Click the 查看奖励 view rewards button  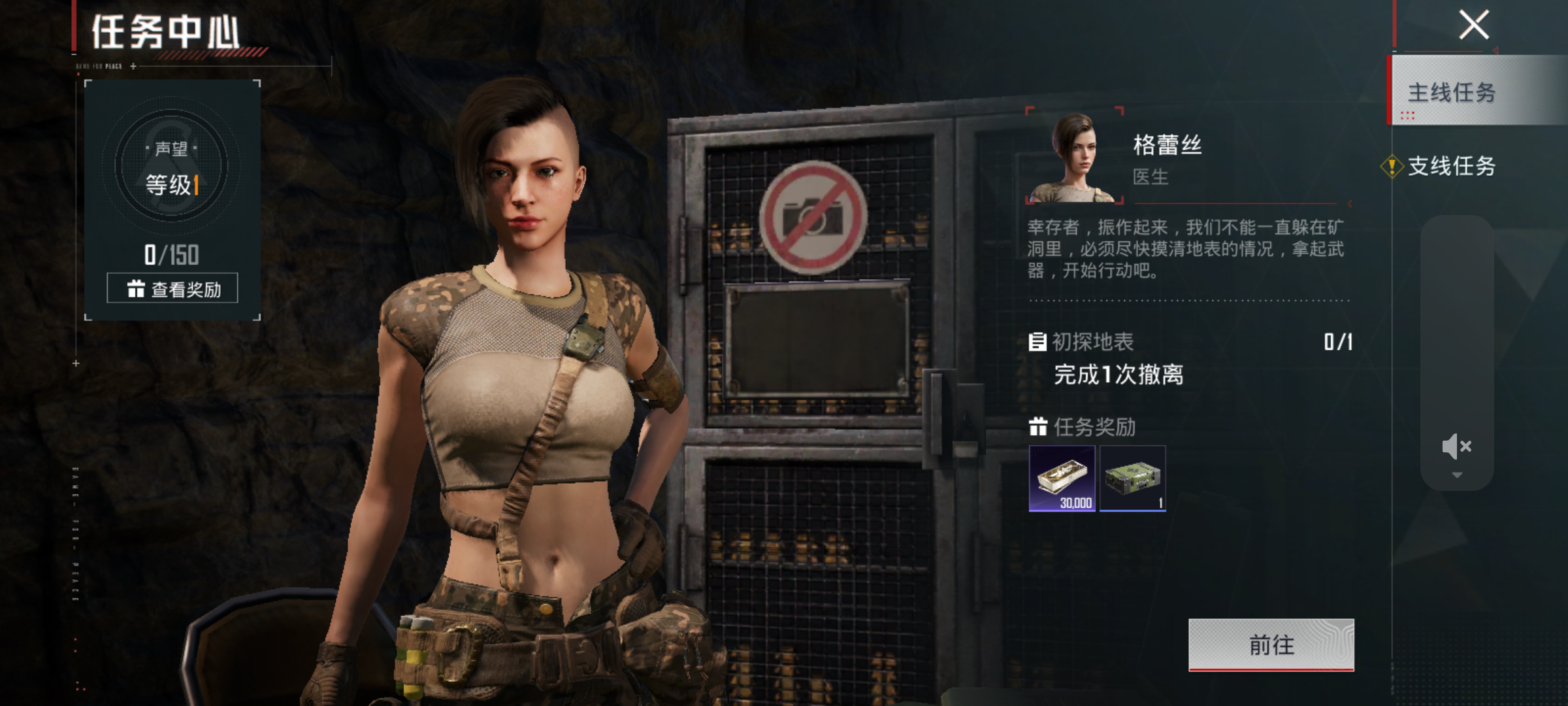[172, 288]
